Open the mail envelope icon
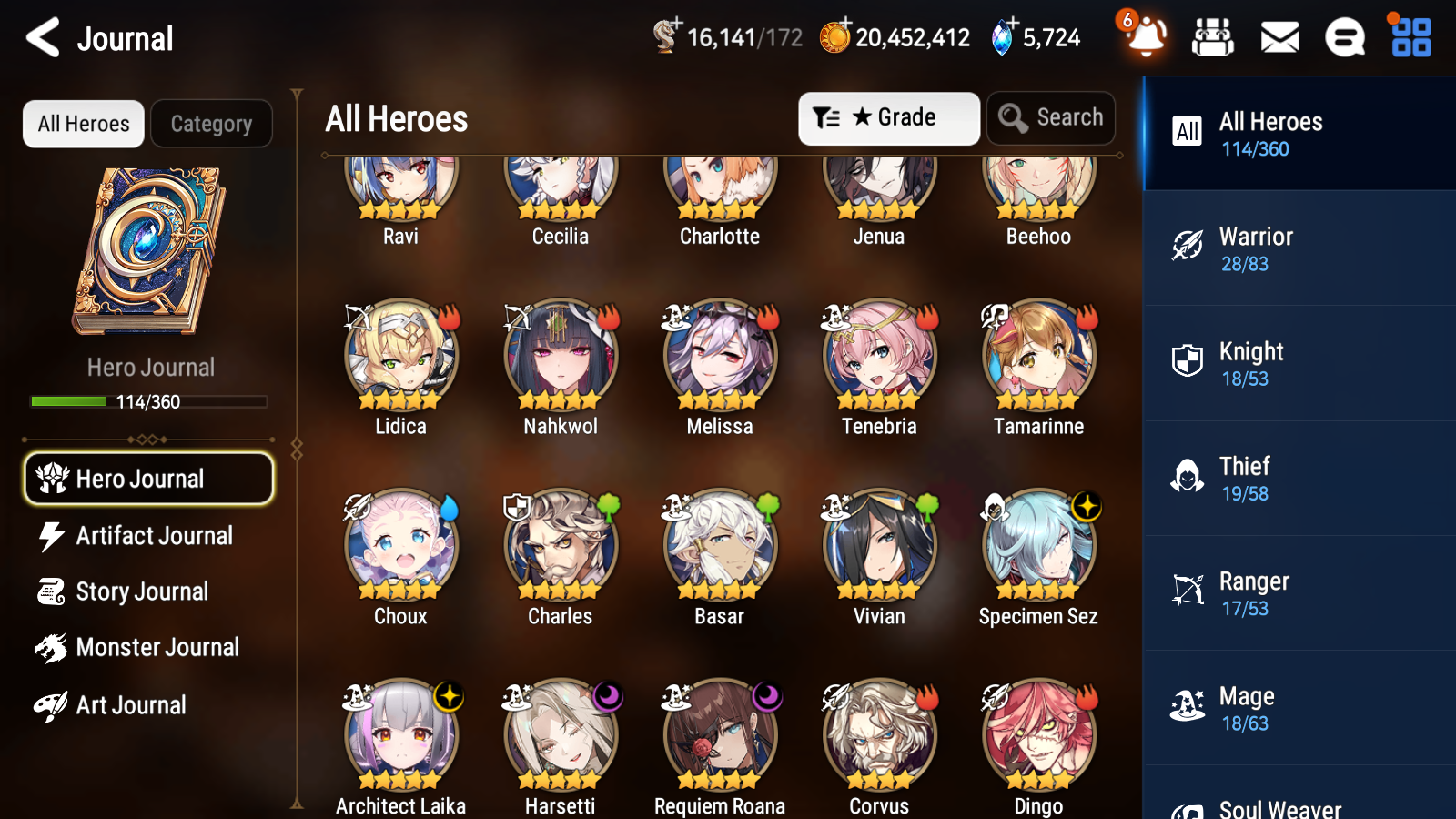Screen dimensions: 1456x819 1279,37
